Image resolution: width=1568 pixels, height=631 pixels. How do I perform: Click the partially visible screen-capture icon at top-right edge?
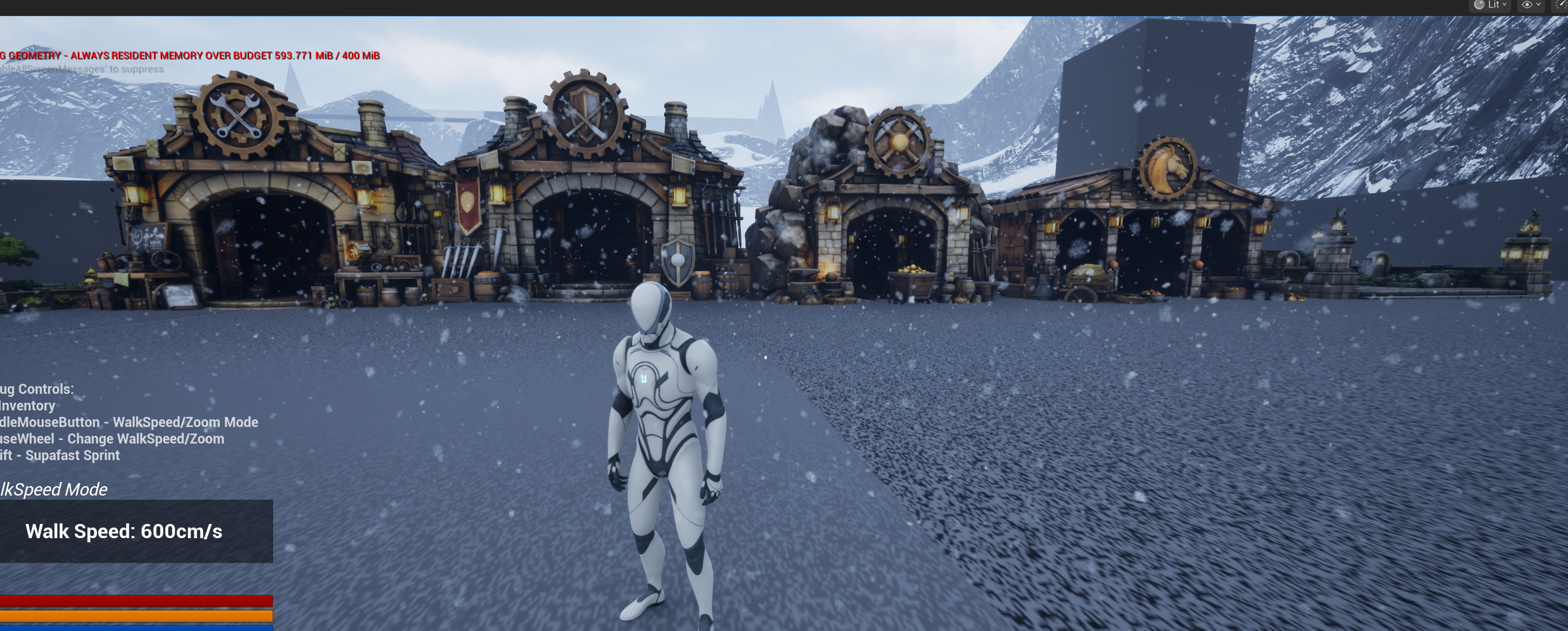coord(1564,5)
